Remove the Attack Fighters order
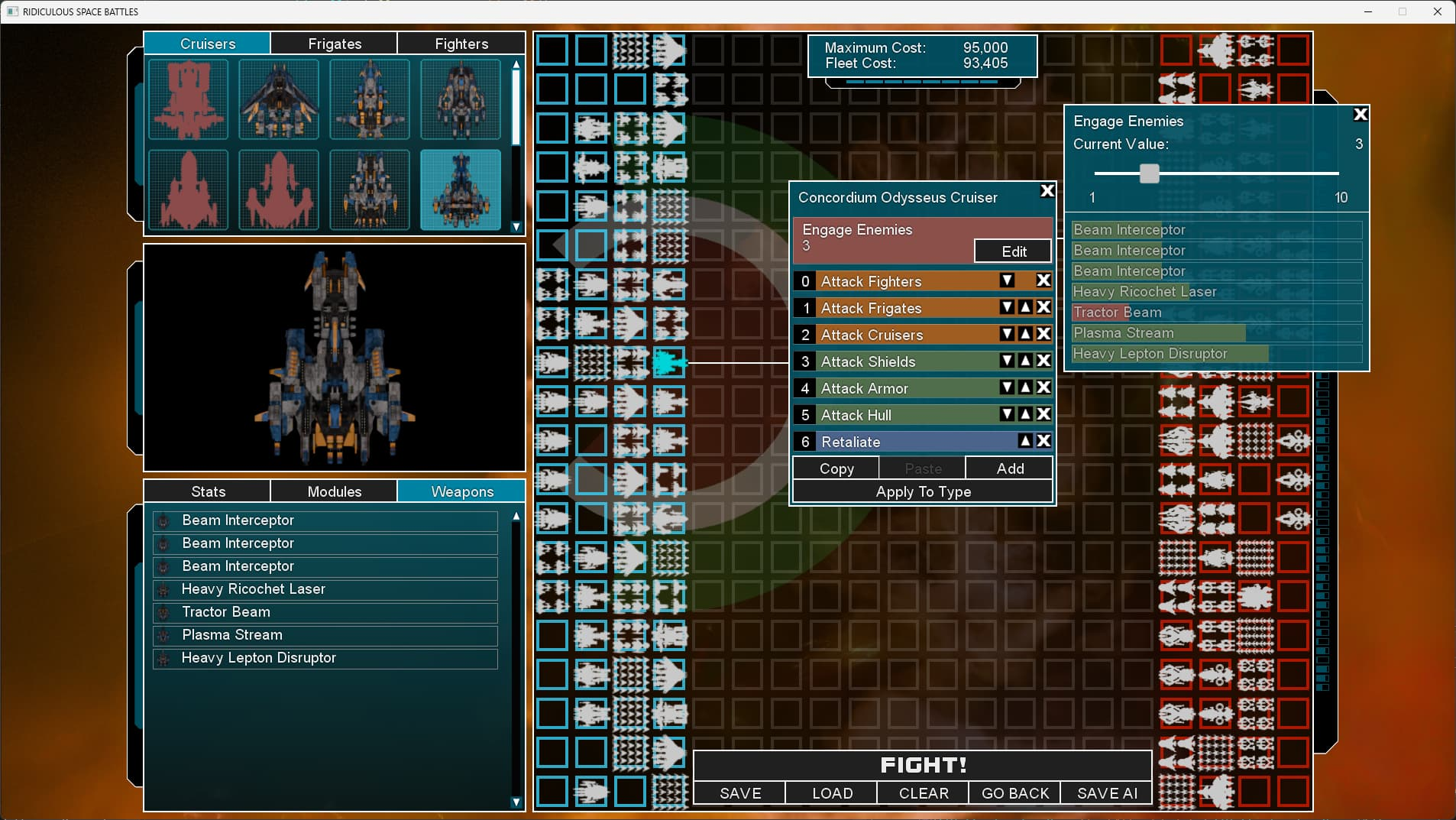This screenshot has height=820, width=1456. tap(1043, 280)
